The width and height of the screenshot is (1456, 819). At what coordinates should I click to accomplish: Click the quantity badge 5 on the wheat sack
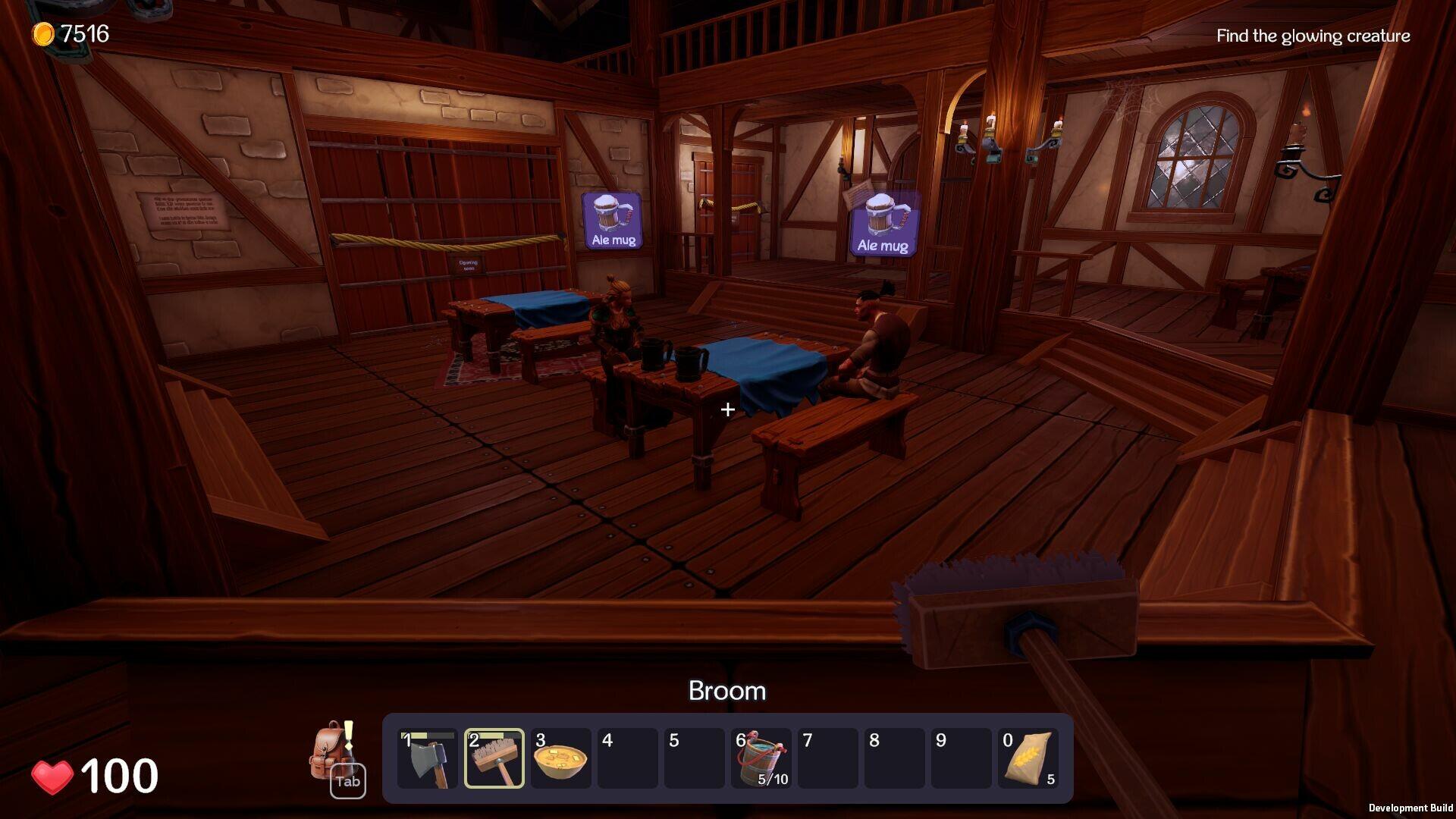(x=1050, y=778)
